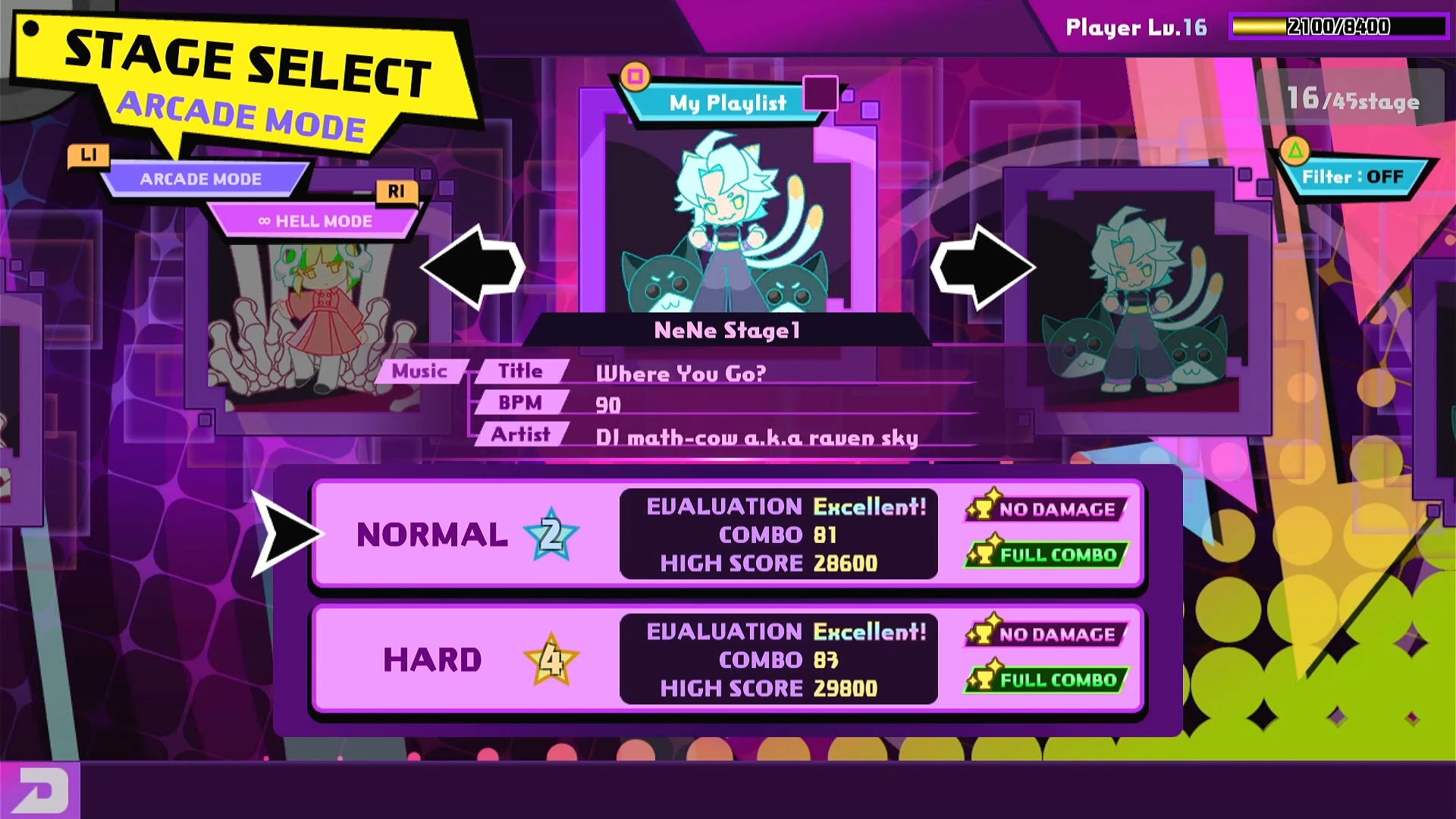Switch to the ARCADE MODE tab
The image size is (1456, 819).
click(x=201, y=180)
